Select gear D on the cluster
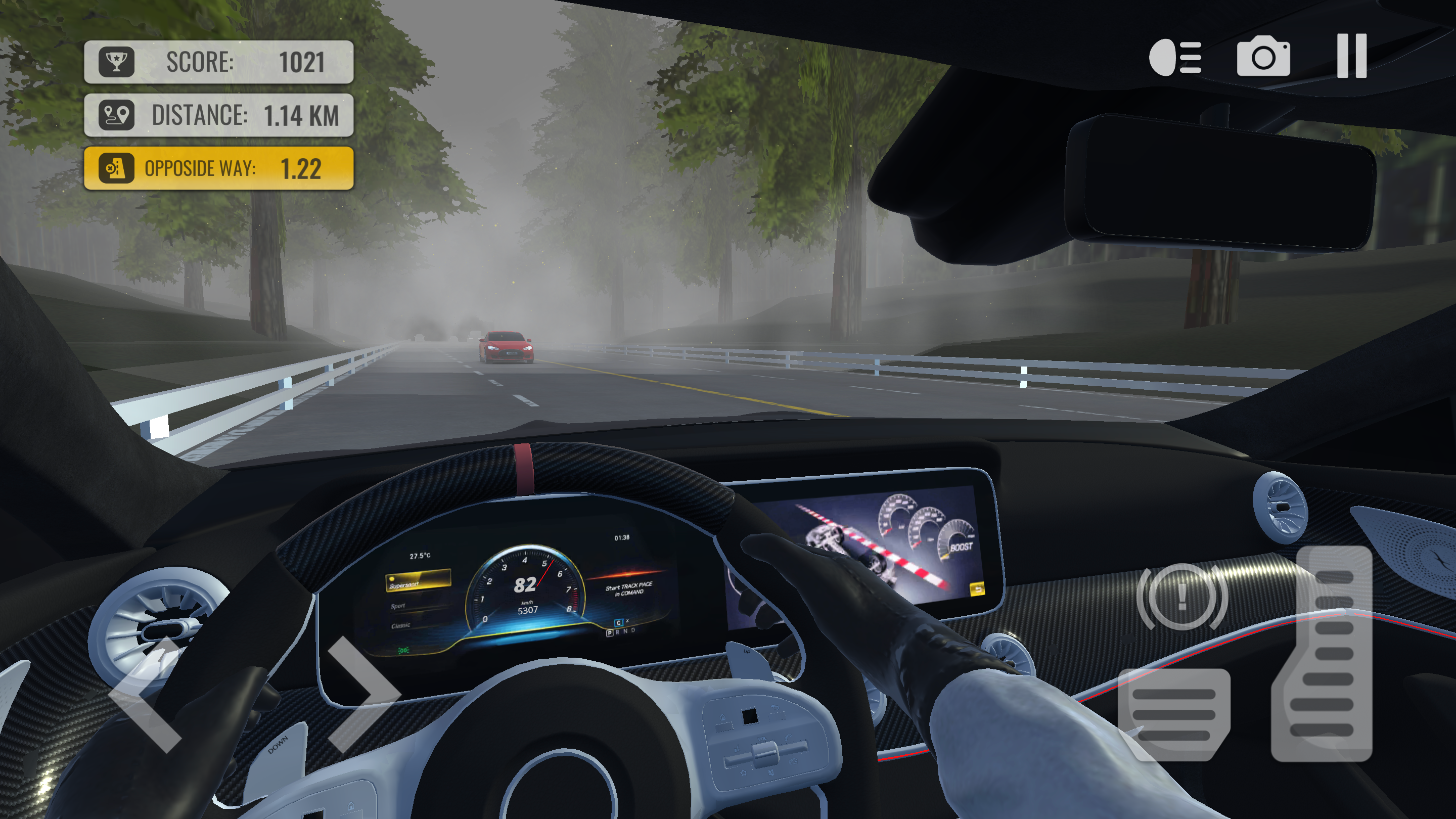1456x819 pixels. pos(633,631)
